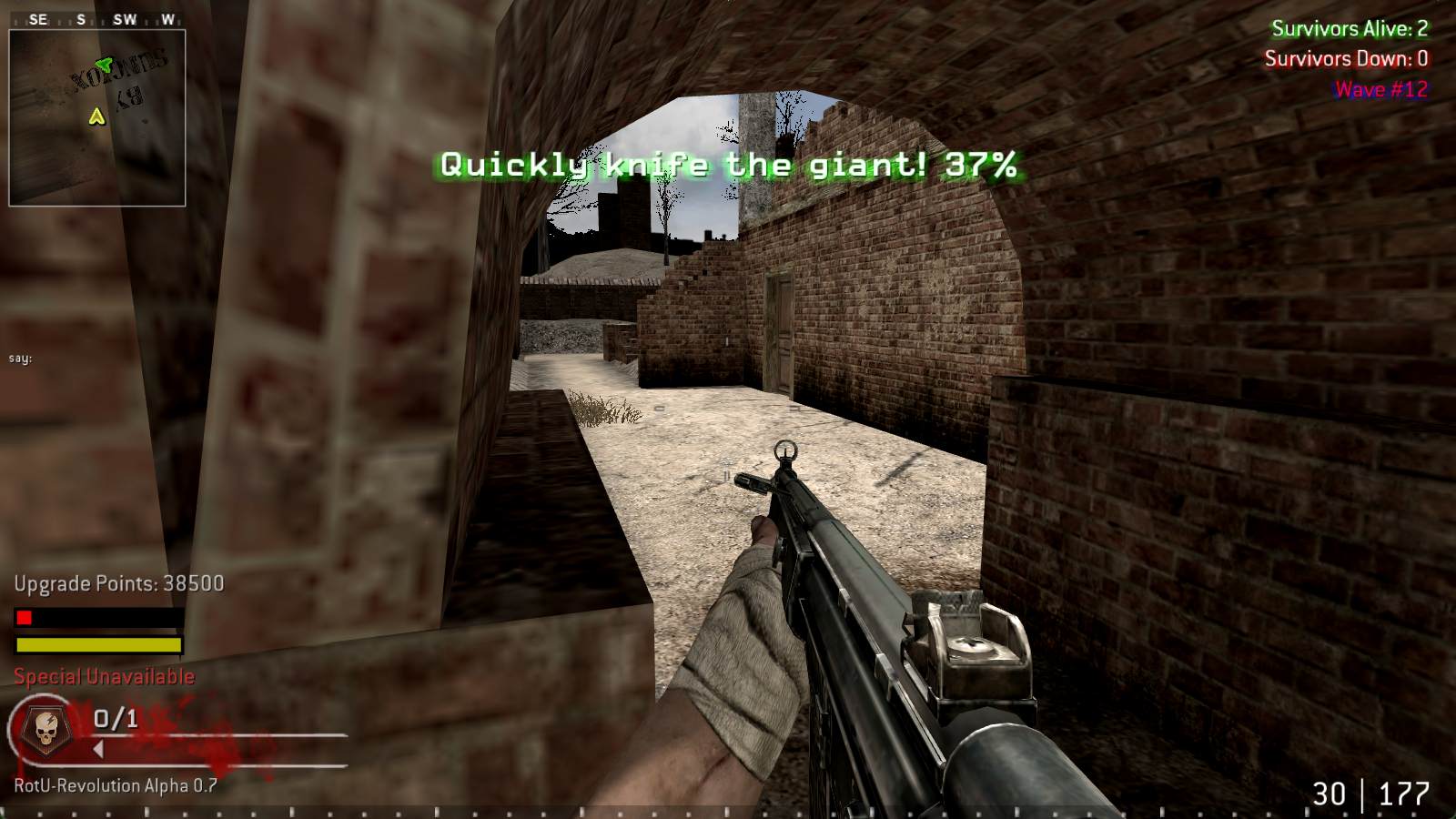Click the yellow waypoint arrow on the minimap
The width and height of the screenshot is (1456, 819).
point(95,116)
